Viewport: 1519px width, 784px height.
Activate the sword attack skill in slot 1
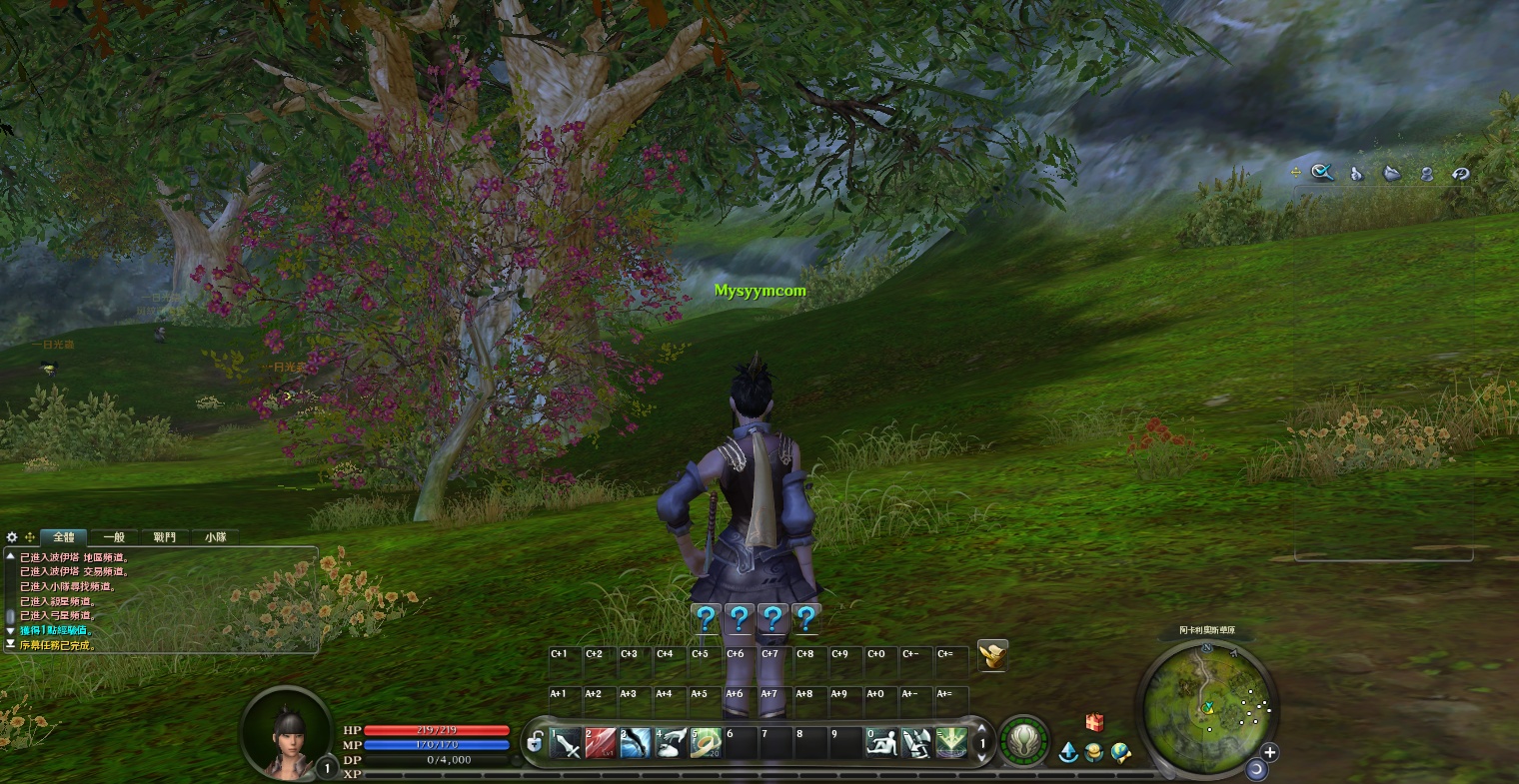(x=566, y=743)
